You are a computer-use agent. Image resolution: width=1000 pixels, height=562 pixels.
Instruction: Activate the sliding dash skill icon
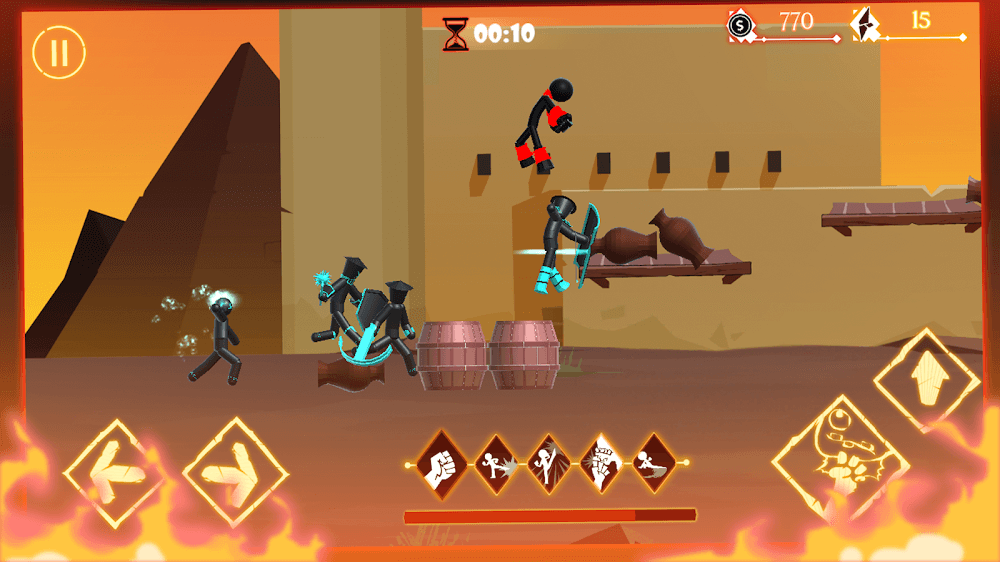click(655, 463)
